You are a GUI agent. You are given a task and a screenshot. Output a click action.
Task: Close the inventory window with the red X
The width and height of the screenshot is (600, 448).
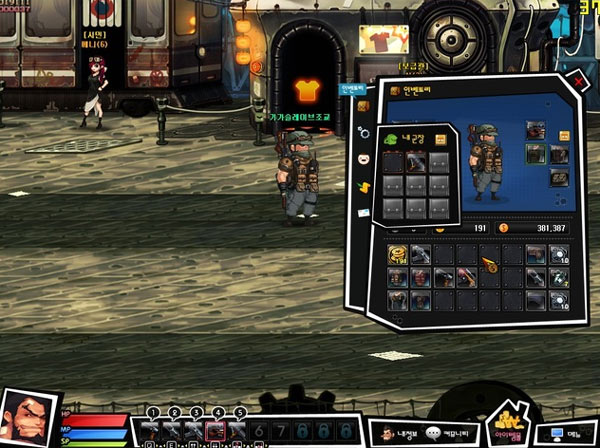click(579, 79)
